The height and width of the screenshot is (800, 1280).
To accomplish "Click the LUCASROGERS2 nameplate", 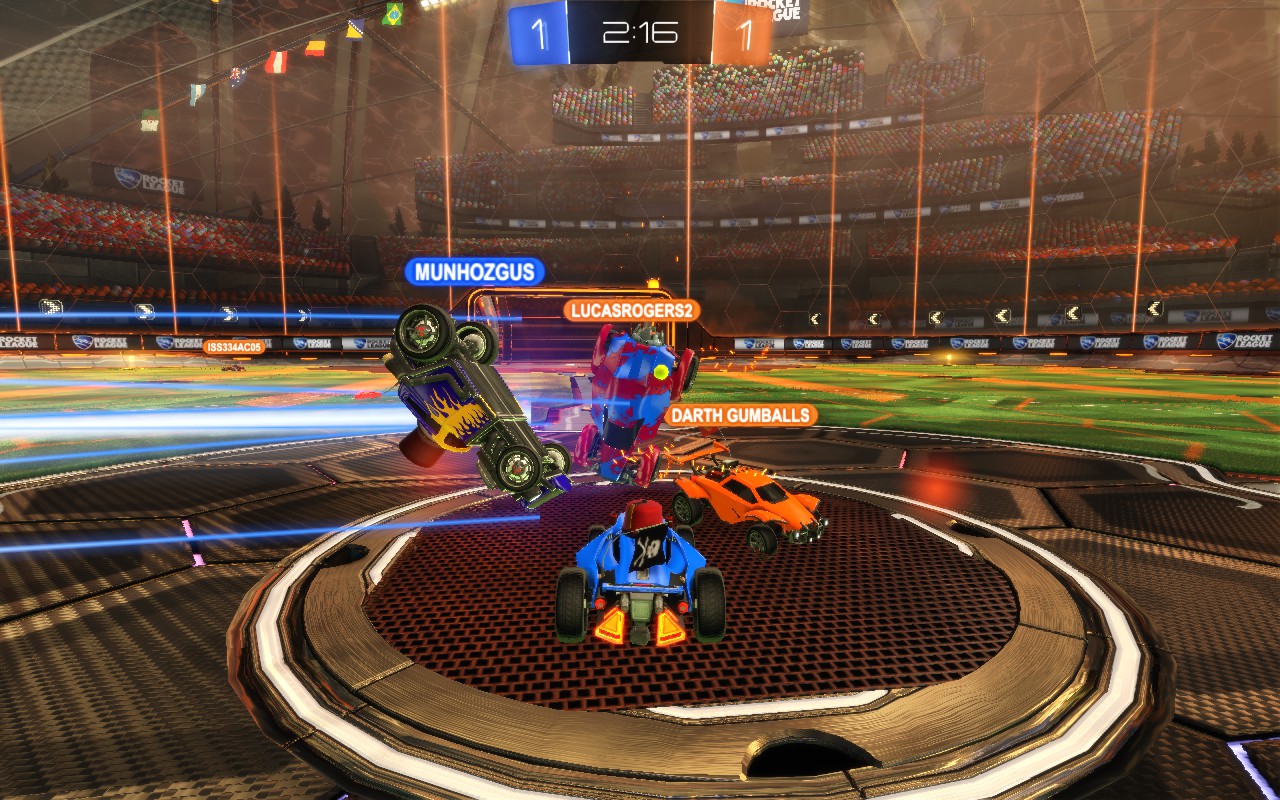I will (632, 310).
